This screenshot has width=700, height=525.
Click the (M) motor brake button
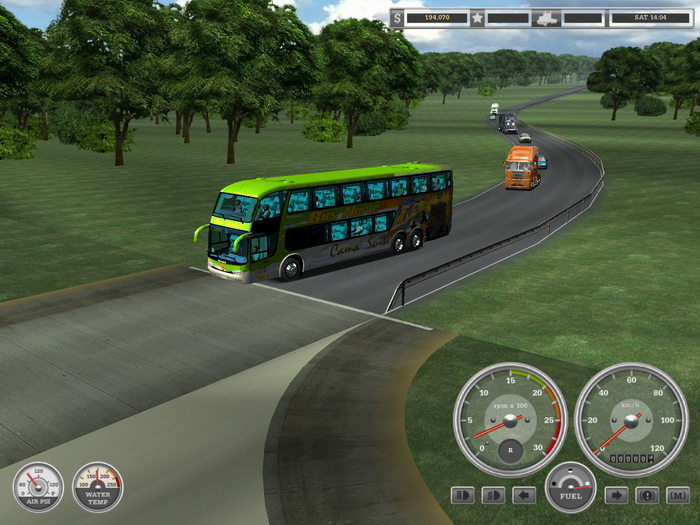coord(678,495)
